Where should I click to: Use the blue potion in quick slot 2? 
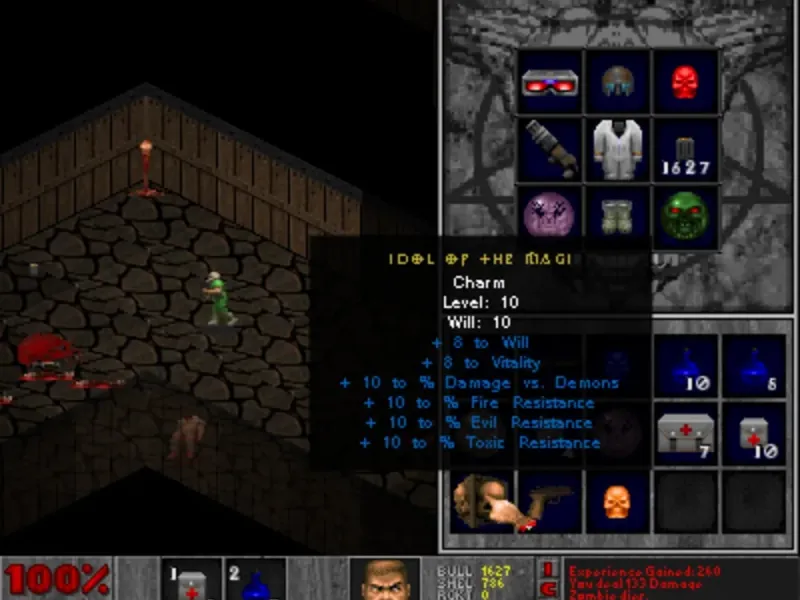pos(255,580)
